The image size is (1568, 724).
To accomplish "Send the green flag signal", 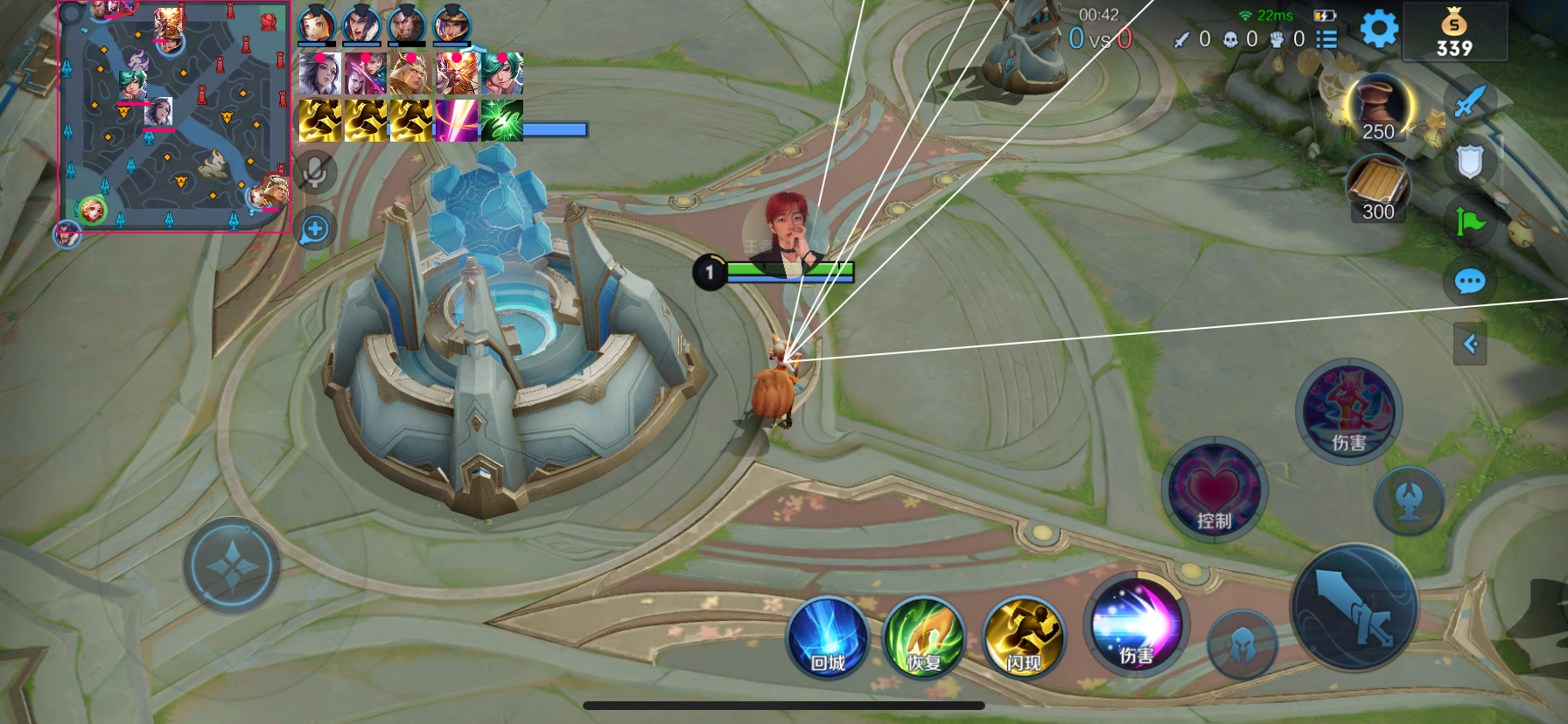I will (x=1470, y=221).
